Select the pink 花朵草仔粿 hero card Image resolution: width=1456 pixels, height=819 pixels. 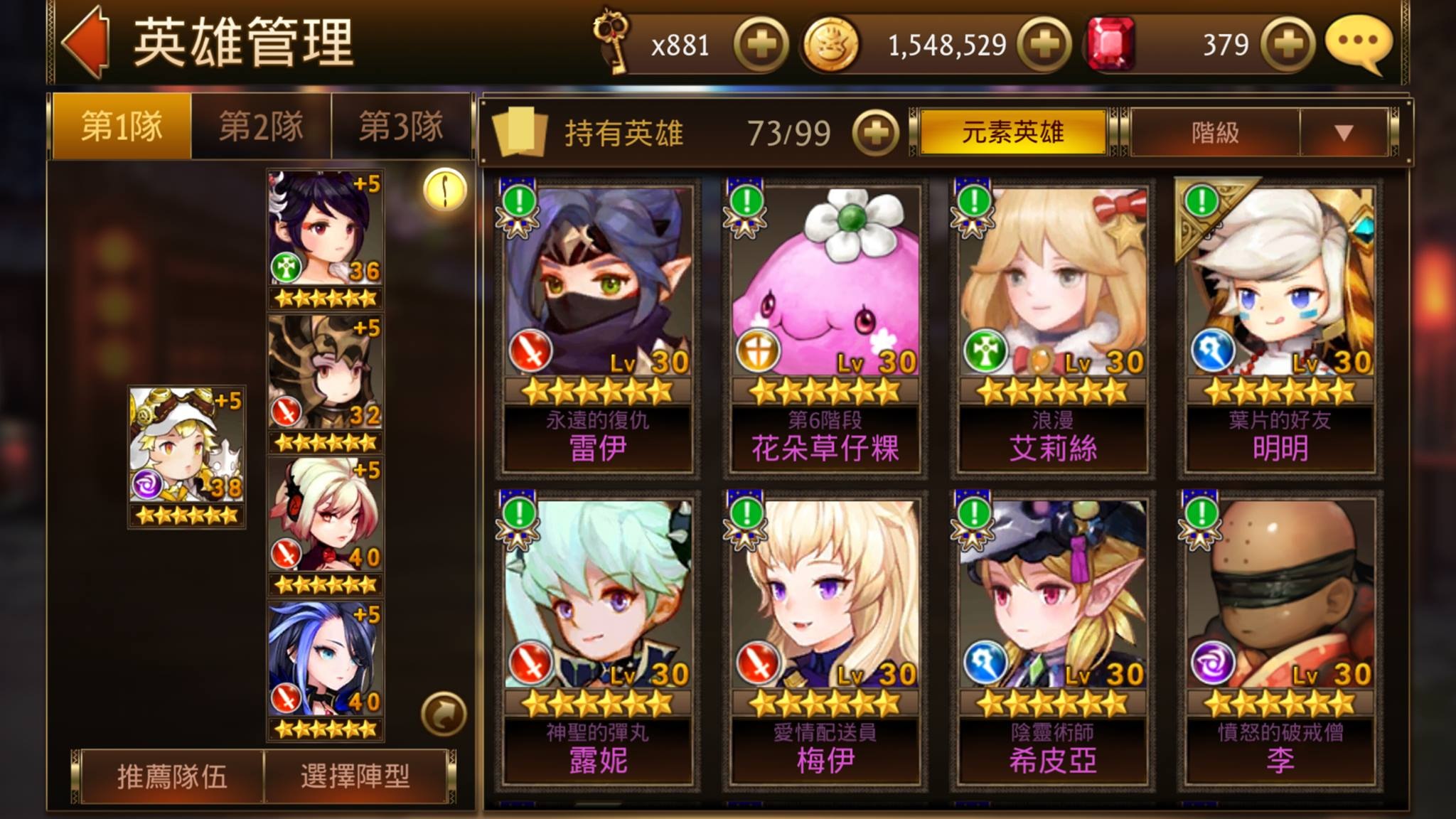coord(825,327)
